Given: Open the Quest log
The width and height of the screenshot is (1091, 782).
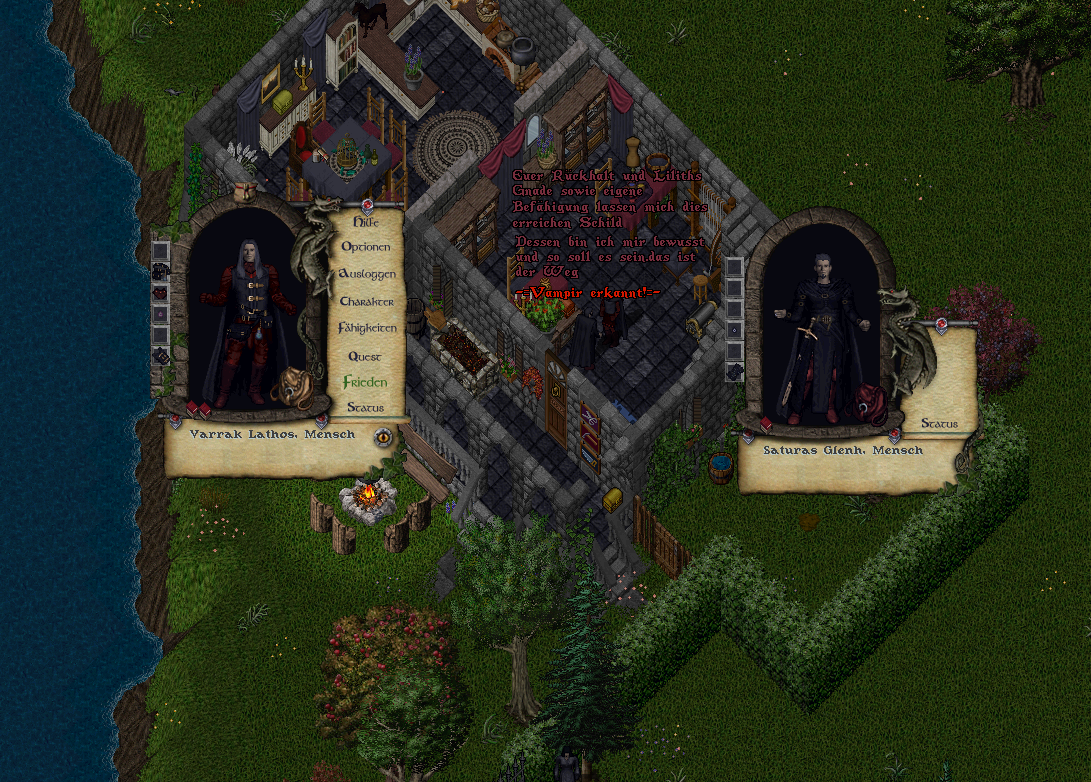Looking at the screenshot, I should (365, 356).
